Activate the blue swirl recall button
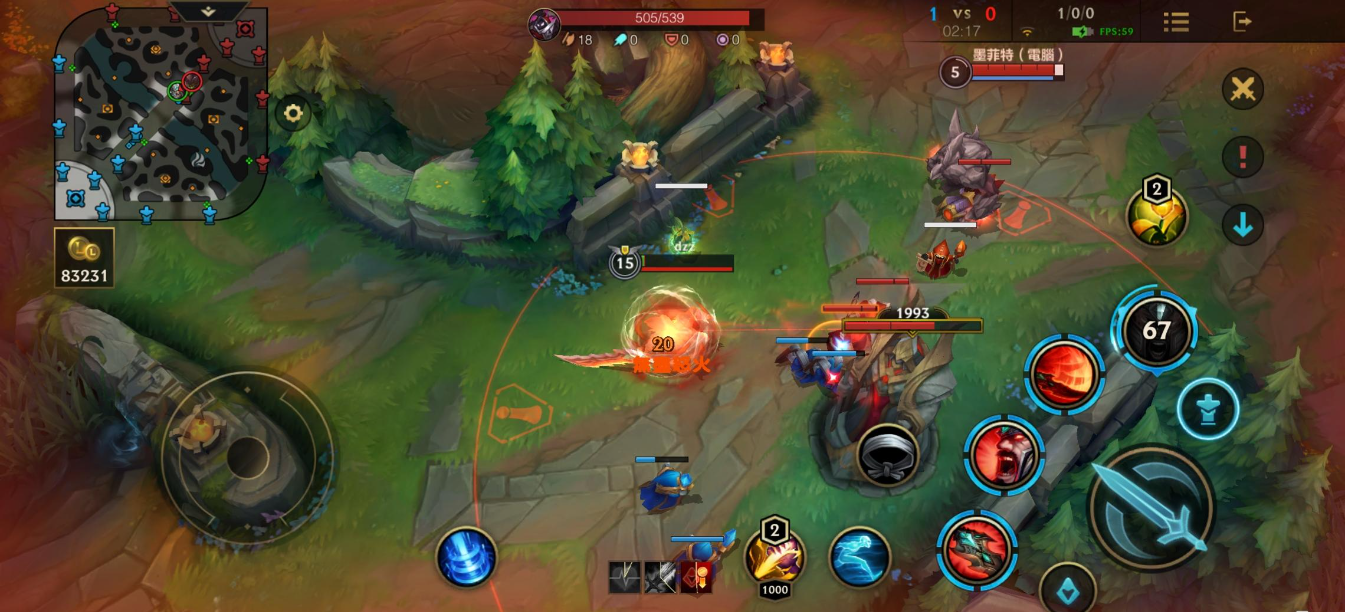Image resolution: width=1345 pixels, height=612 pixels. coord(467,557)
